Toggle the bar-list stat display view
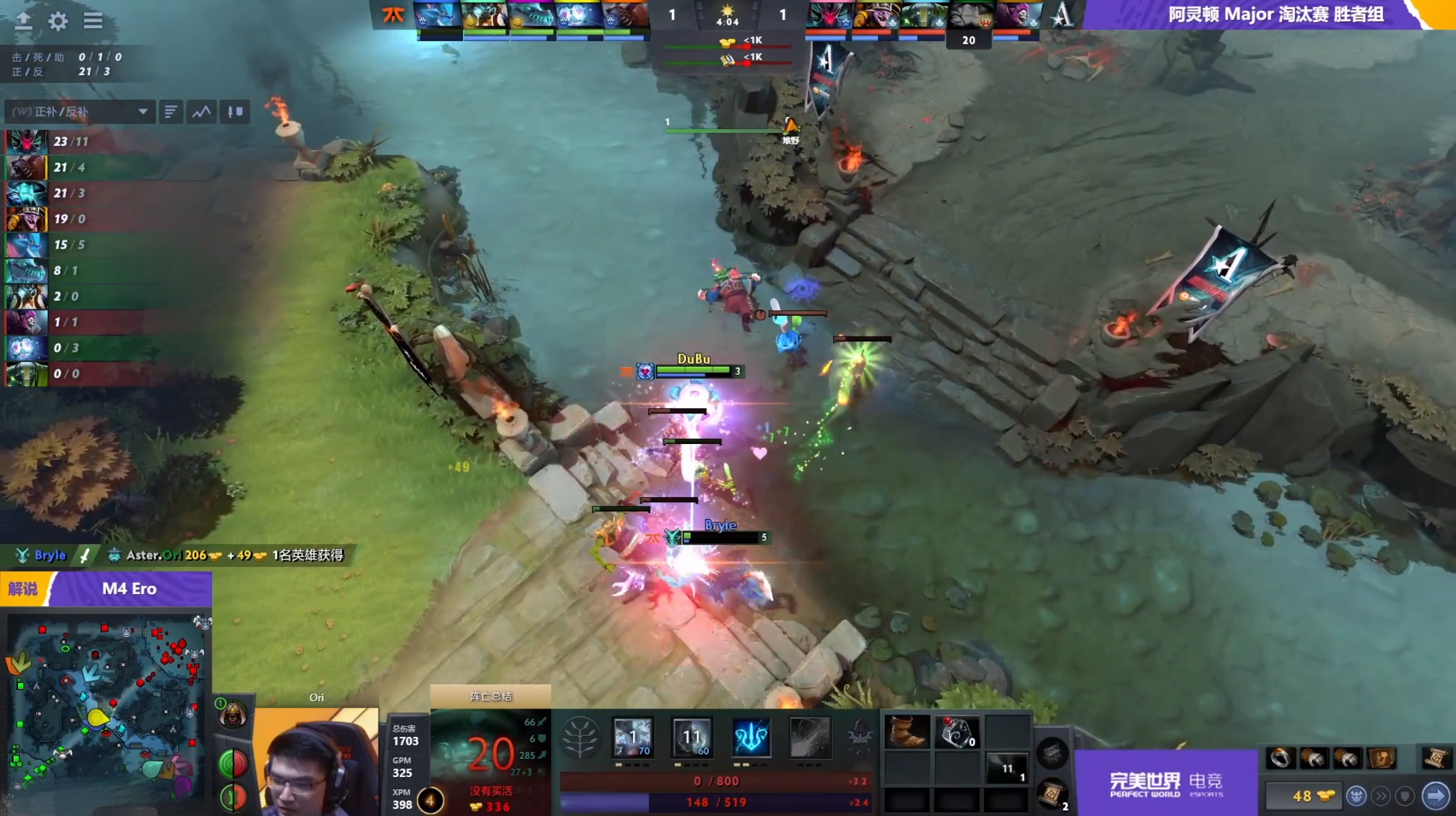This screenshot has height=816, width=1456. coord(171,111)
